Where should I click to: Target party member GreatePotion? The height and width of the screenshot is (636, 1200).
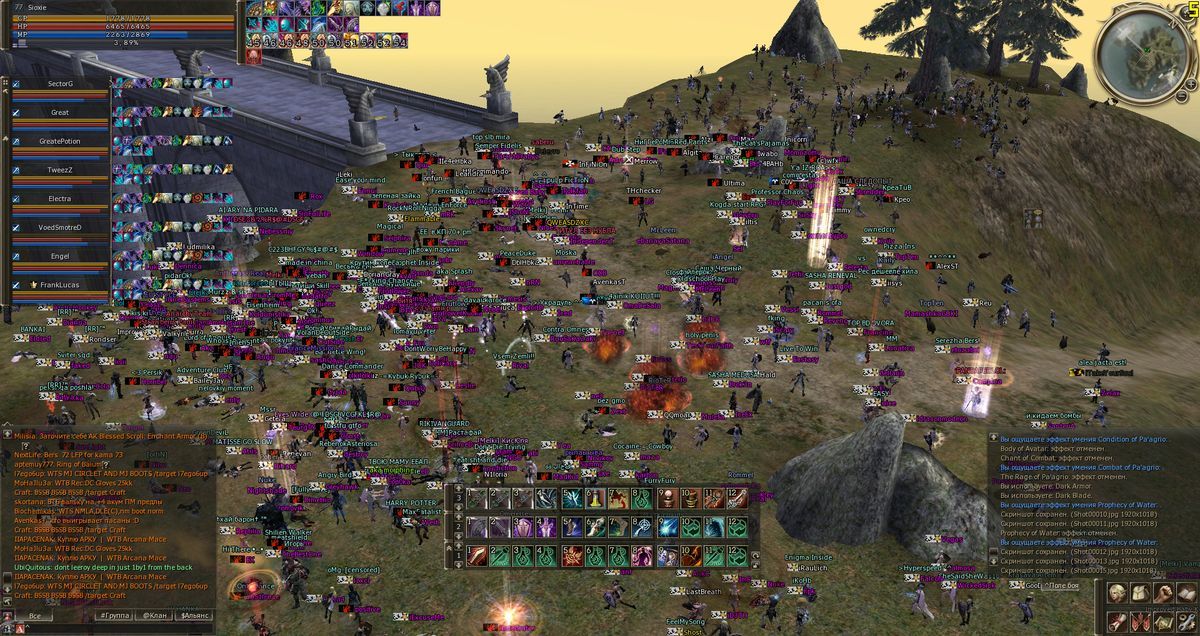coord(60,141)
